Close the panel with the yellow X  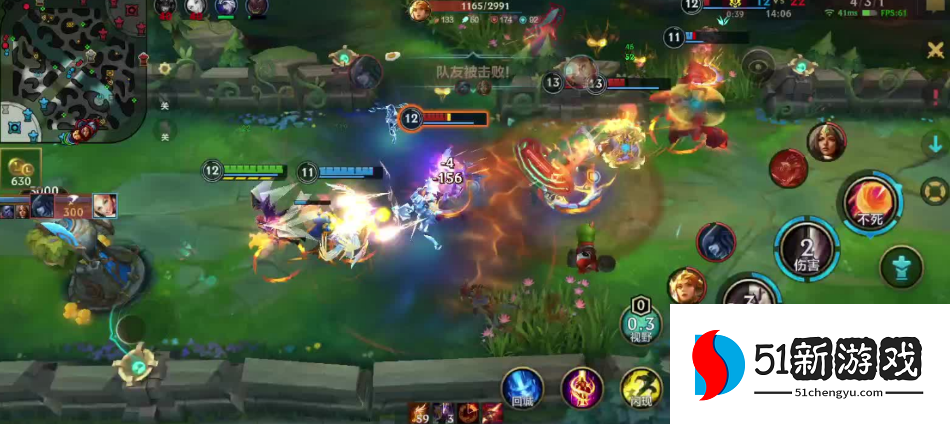934,50
